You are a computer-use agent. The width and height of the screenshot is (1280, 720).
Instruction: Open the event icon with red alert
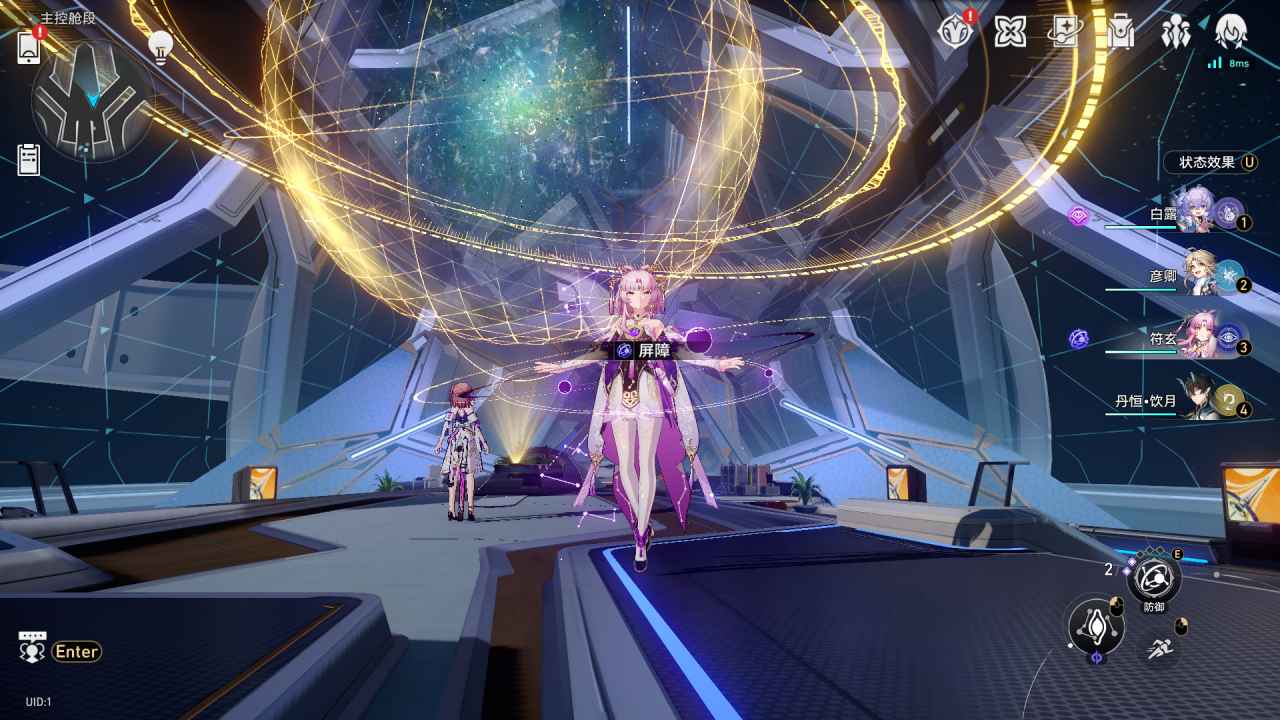coord(955,32)
